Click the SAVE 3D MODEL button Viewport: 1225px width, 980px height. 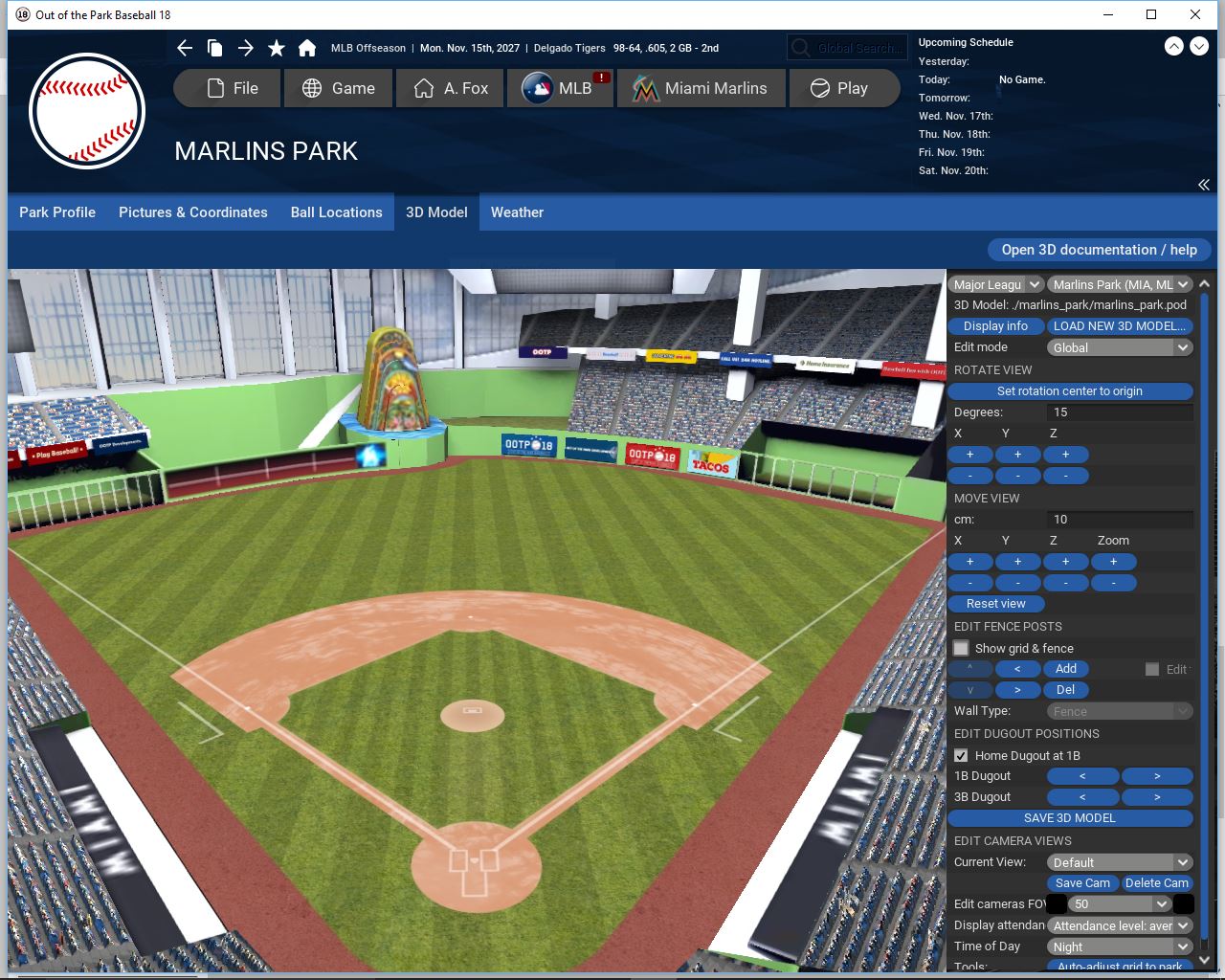(1069, 818)
